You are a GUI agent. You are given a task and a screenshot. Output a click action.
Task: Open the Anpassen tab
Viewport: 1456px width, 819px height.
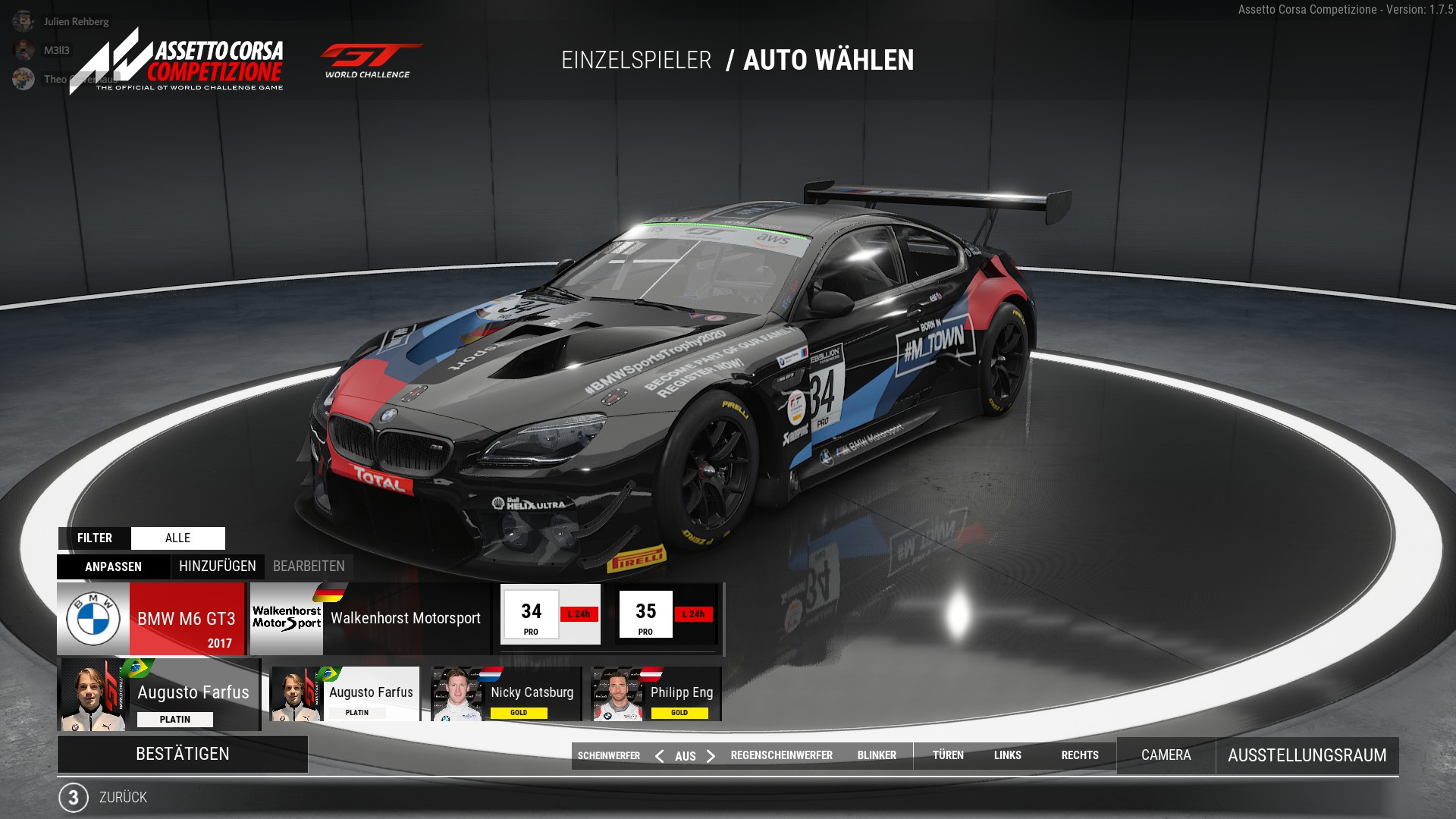pyautogui.click(x=113, y=566)
